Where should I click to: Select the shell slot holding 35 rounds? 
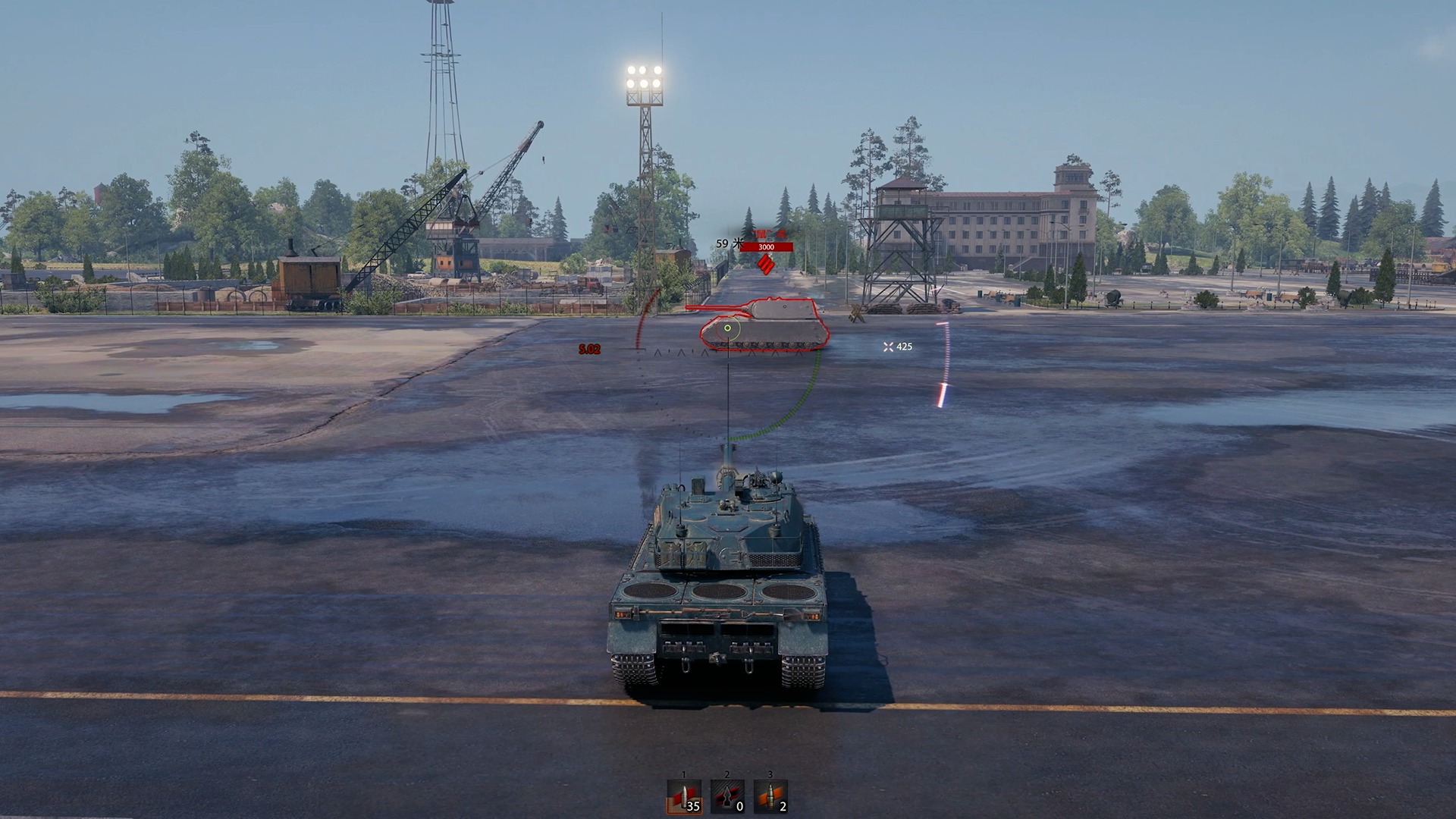pyautogui.click(x=684, y=797)
